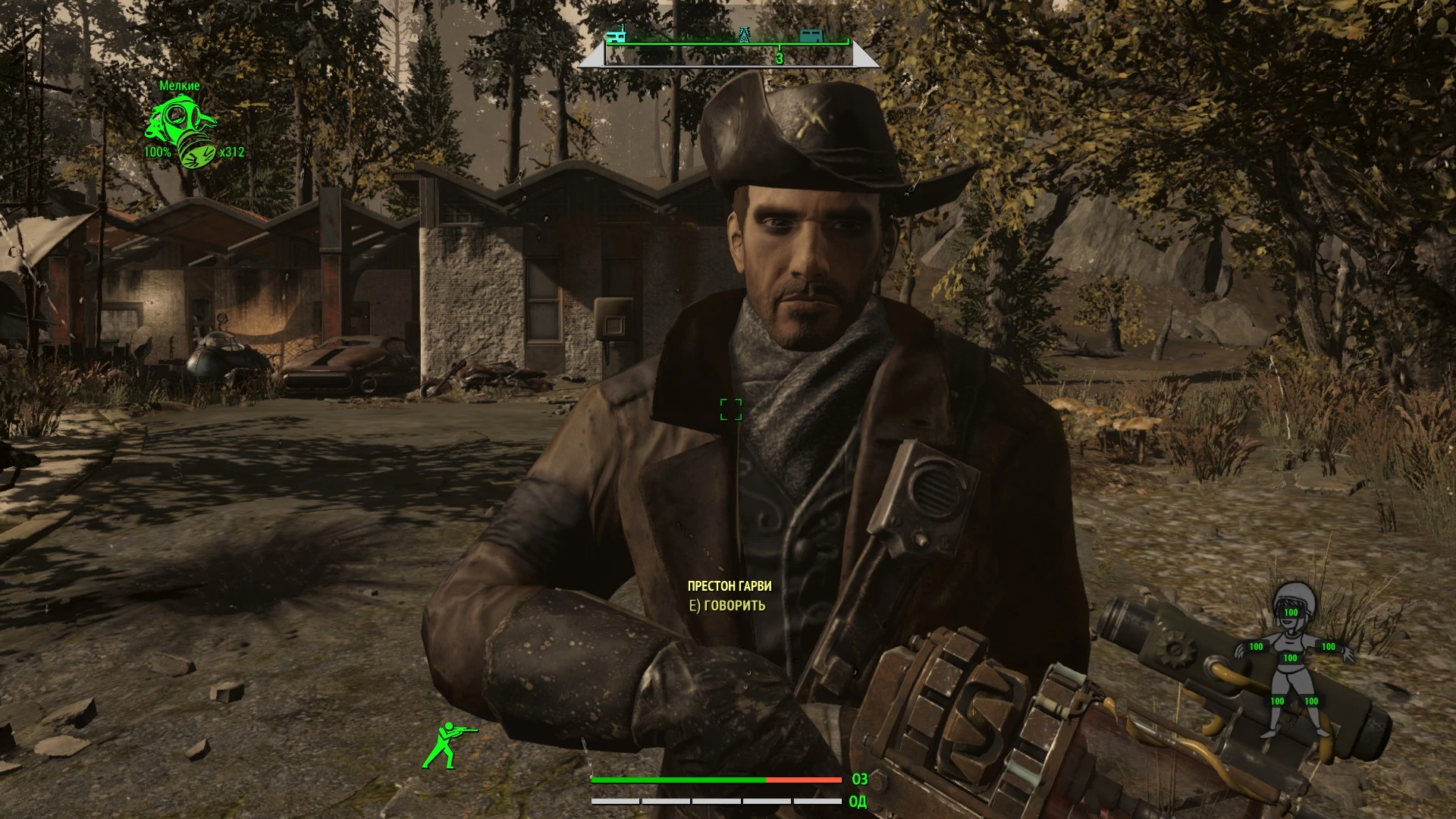The image size is (1456, 819).
Task: Select the Престон Гарви name label
Action: coord(730,585)
